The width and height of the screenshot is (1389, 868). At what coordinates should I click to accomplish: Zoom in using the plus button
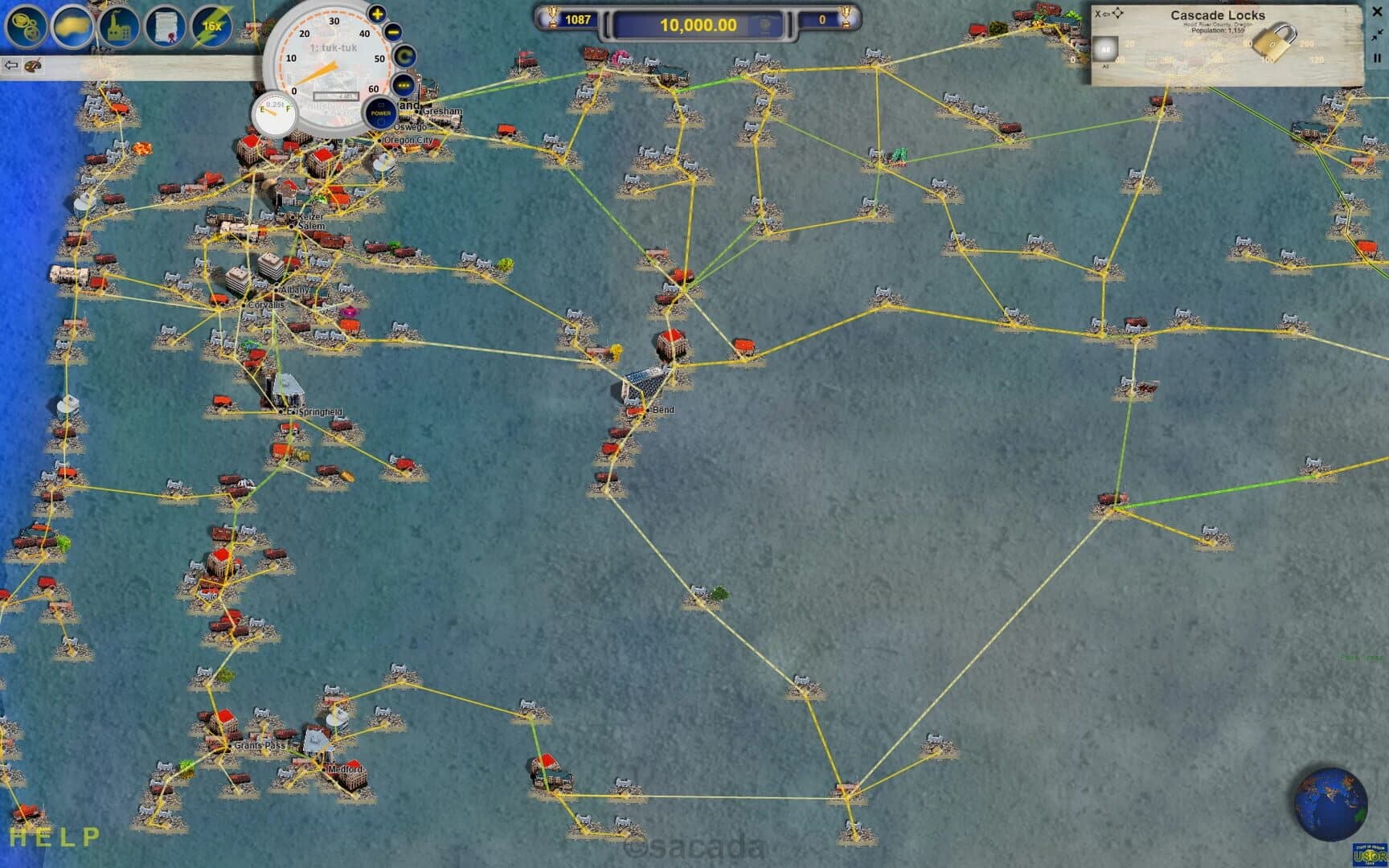point(377,14)
